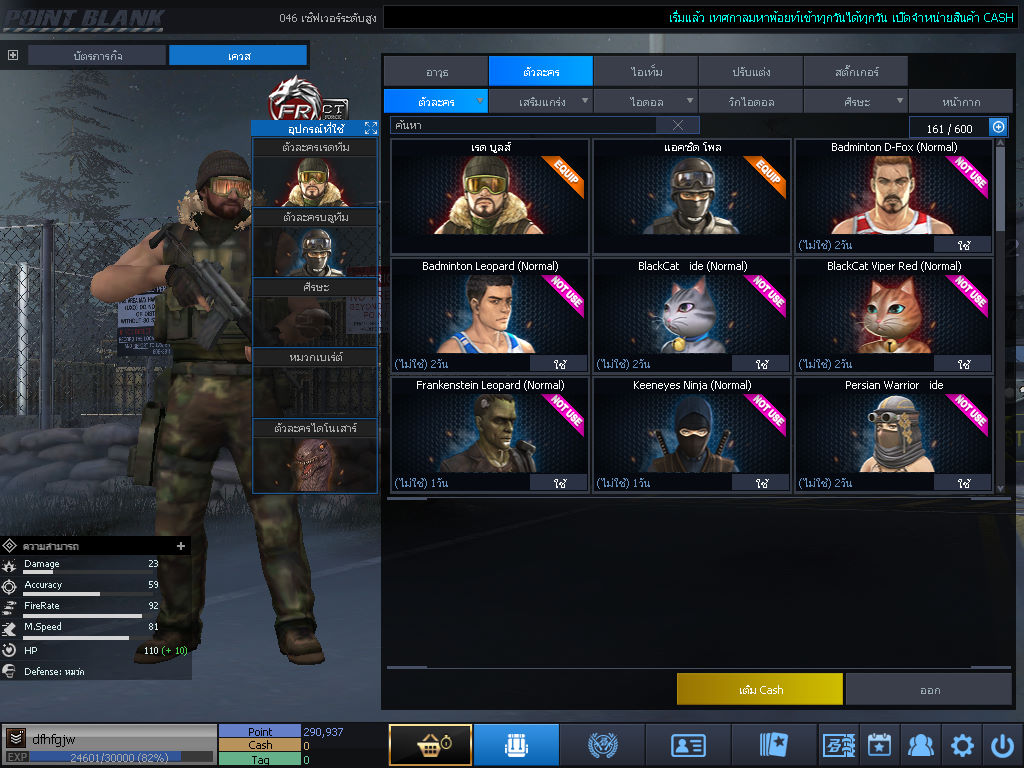Select the Frankenstein Leopard card
The width and height of the screenshot is (1024, 768).
(x=489, y=433)
